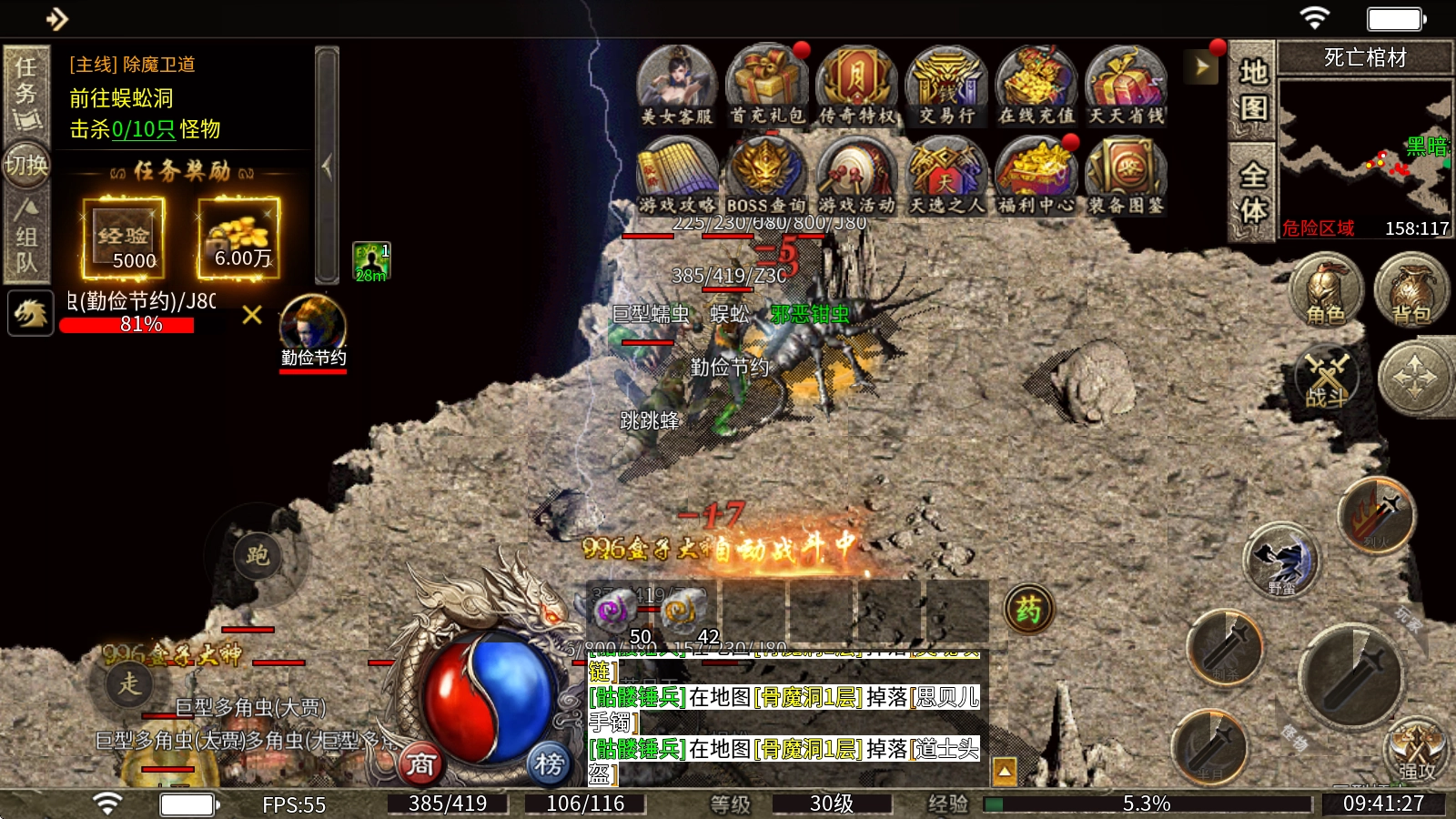
Task: Open the 装备图鉴 equipment codex
Action: 1127,176
